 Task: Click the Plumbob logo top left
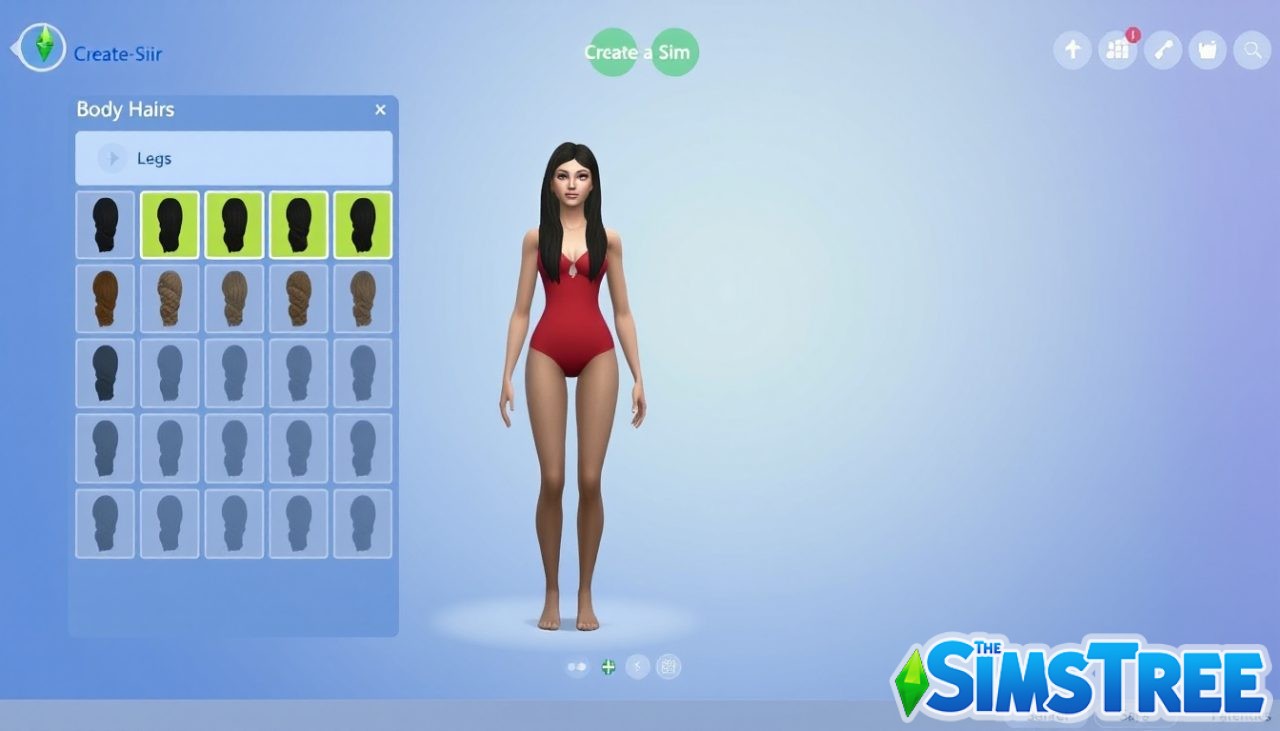40,47
